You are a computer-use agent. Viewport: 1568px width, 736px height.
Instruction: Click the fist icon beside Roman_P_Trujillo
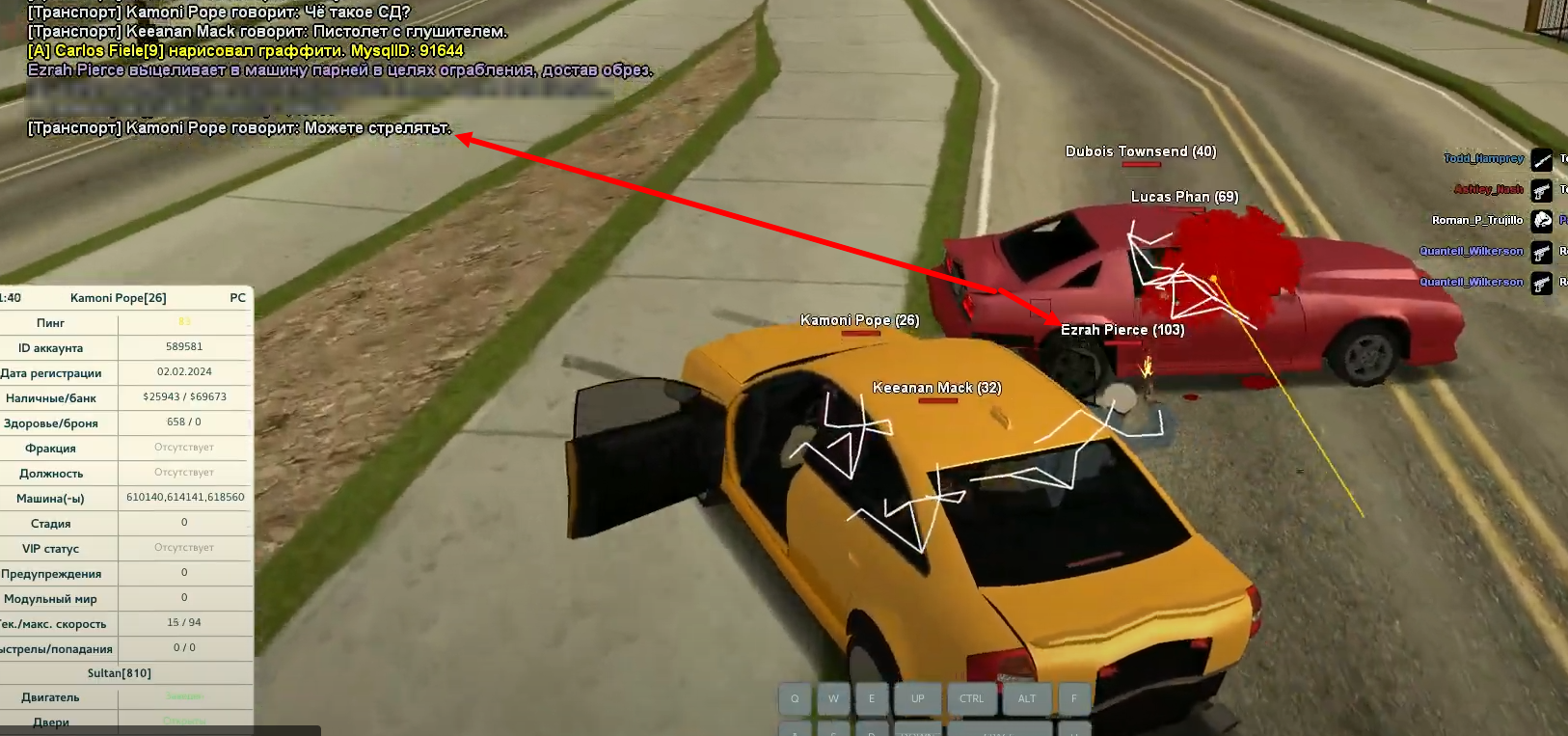click(1542, 221)
